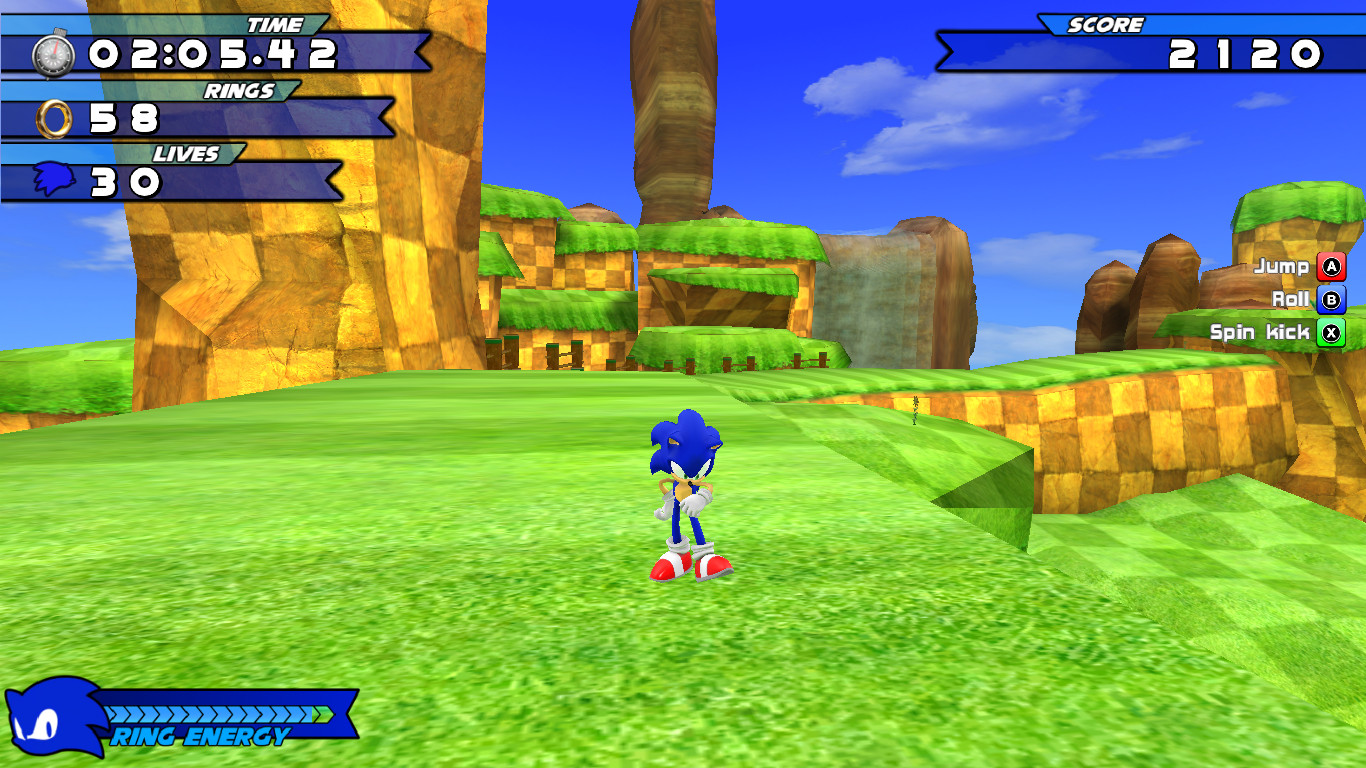Toggle the Jump control prompt
This screenshot has width=1366, height=768.
pyautogui.click(x=1300, y=267)
